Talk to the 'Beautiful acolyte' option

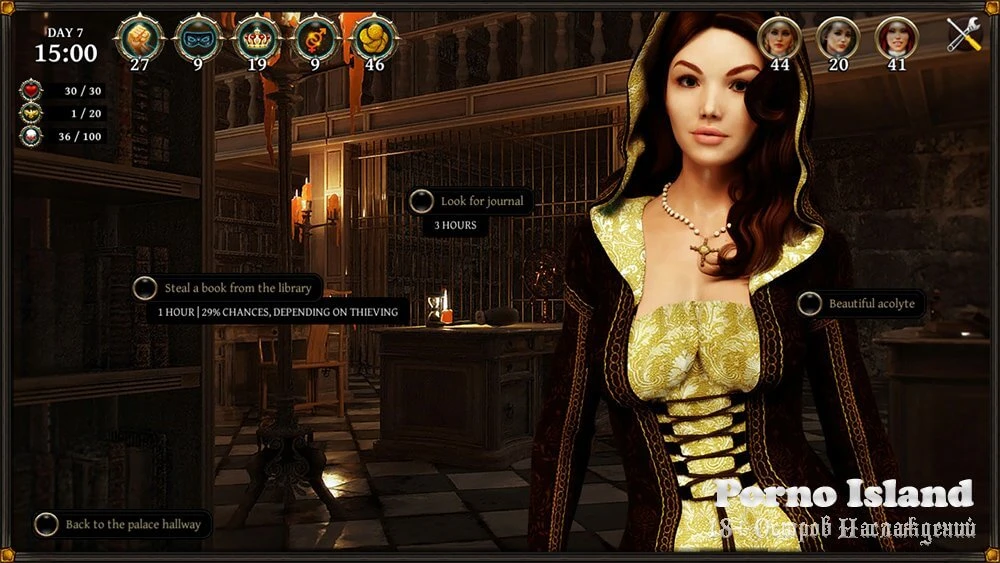870,304
